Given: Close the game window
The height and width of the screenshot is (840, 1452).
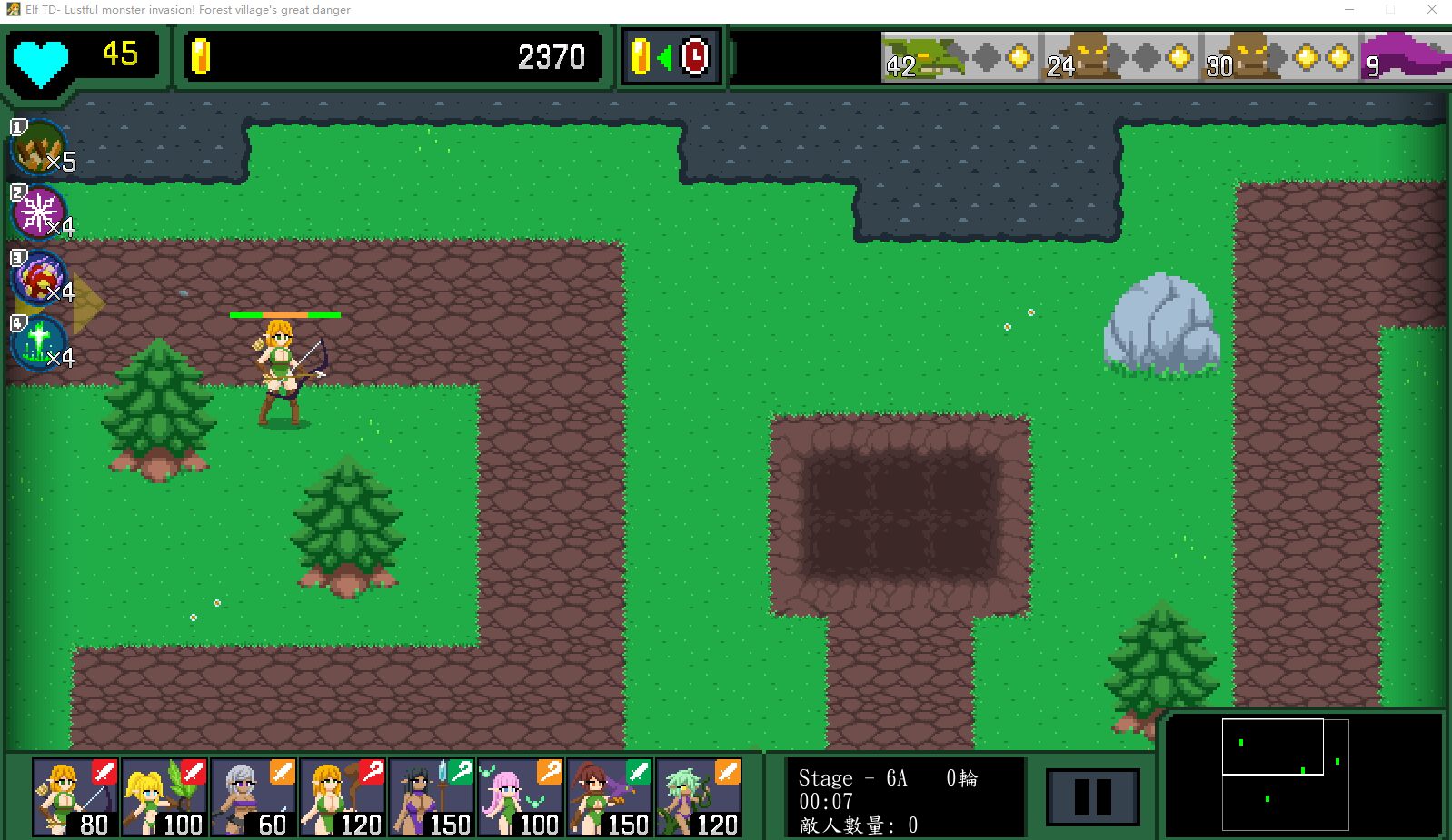Looking at the screenshot, I should (1431, 10).
